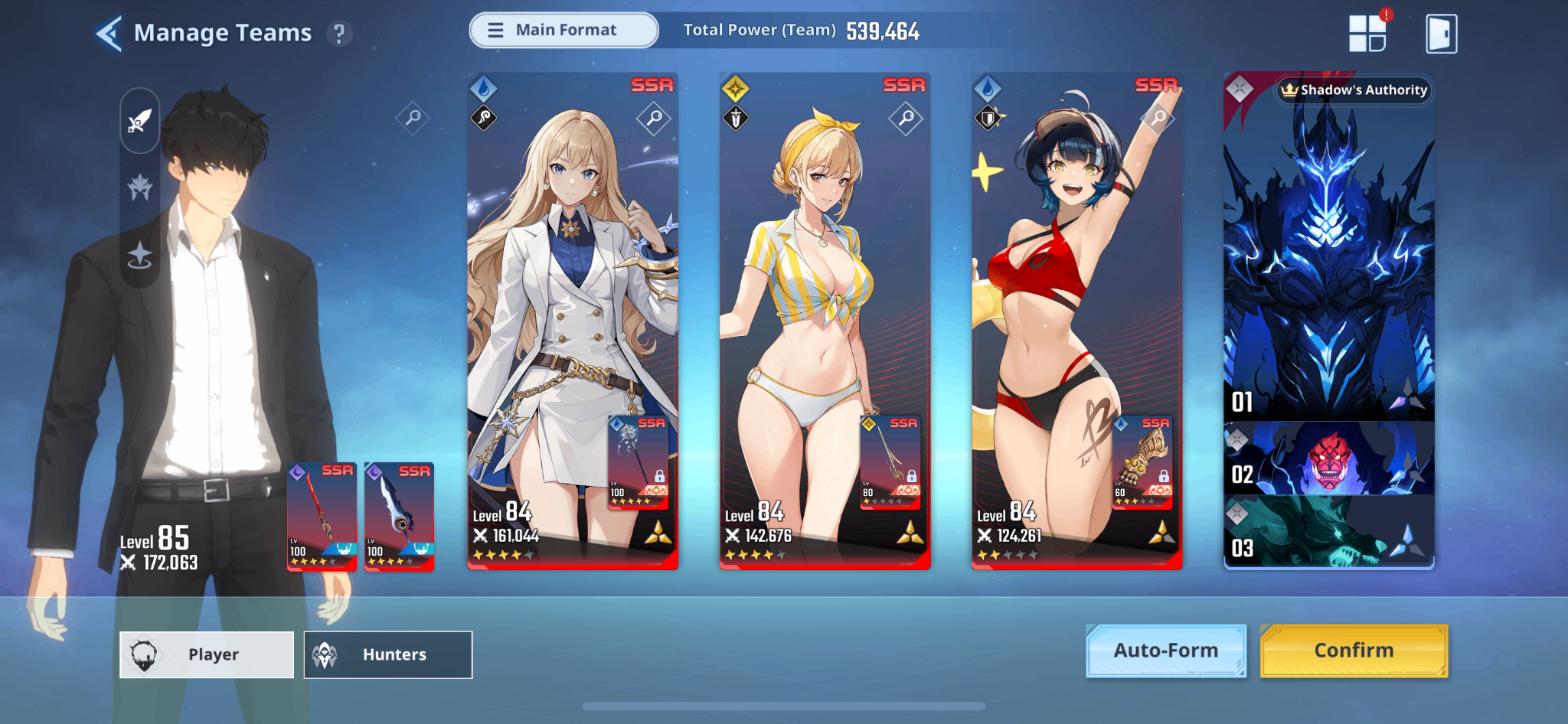Confirm the team formation
The image size is (1568, 724).
1354,651
